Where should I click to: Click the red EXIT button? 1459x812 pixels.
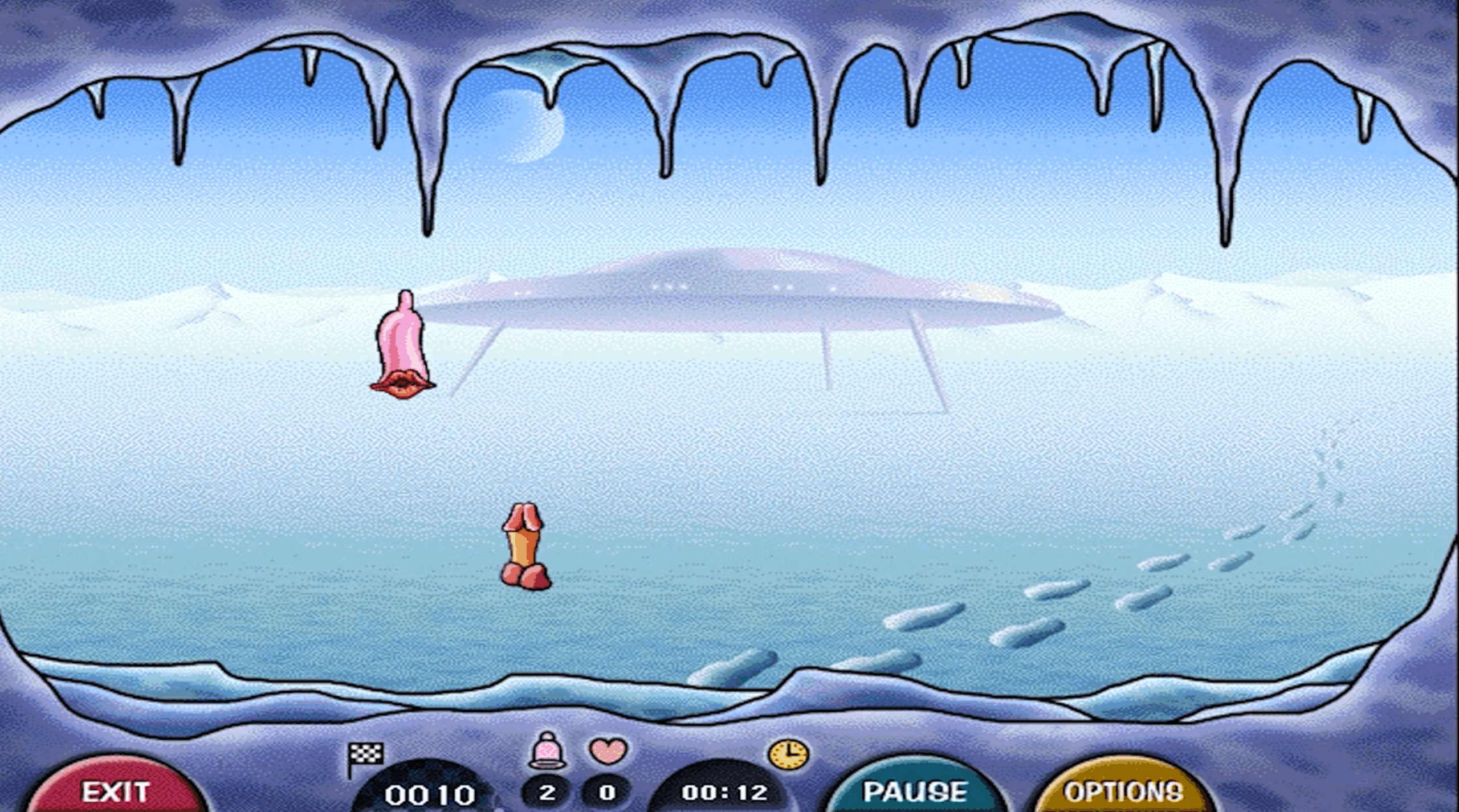pos(116,790)
